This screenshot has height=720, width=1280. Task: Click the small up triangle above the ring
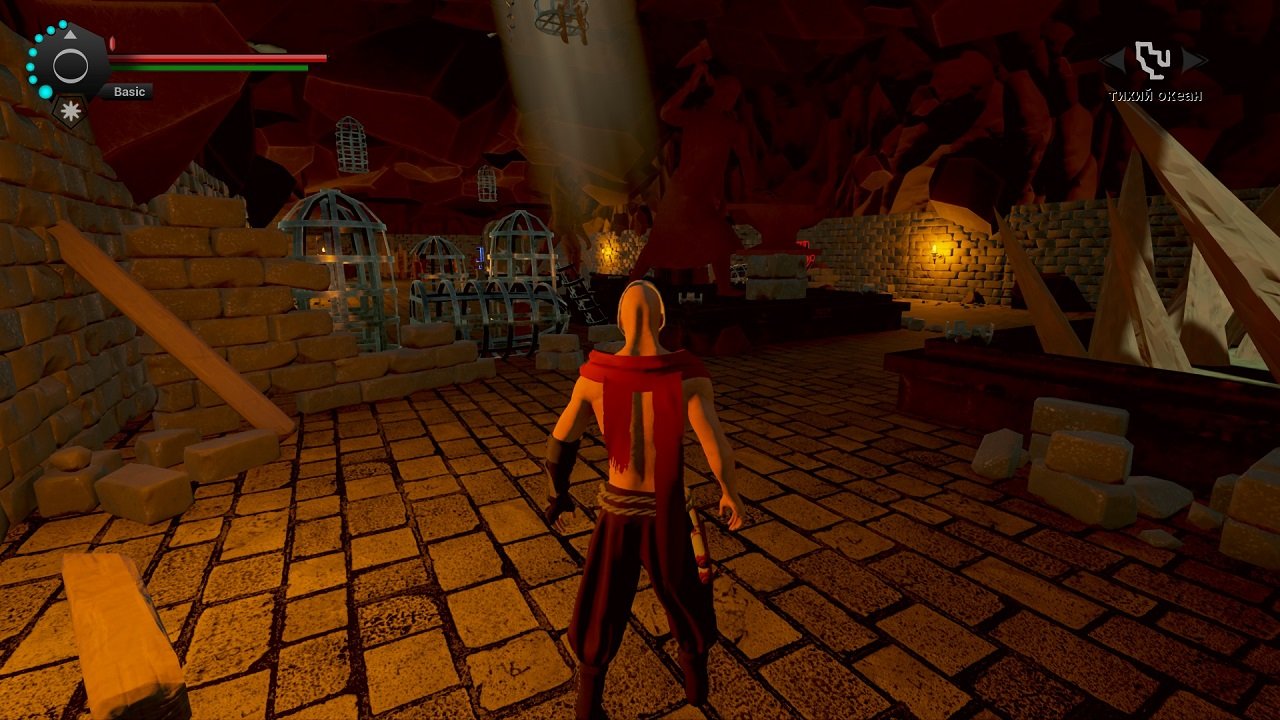70,35
